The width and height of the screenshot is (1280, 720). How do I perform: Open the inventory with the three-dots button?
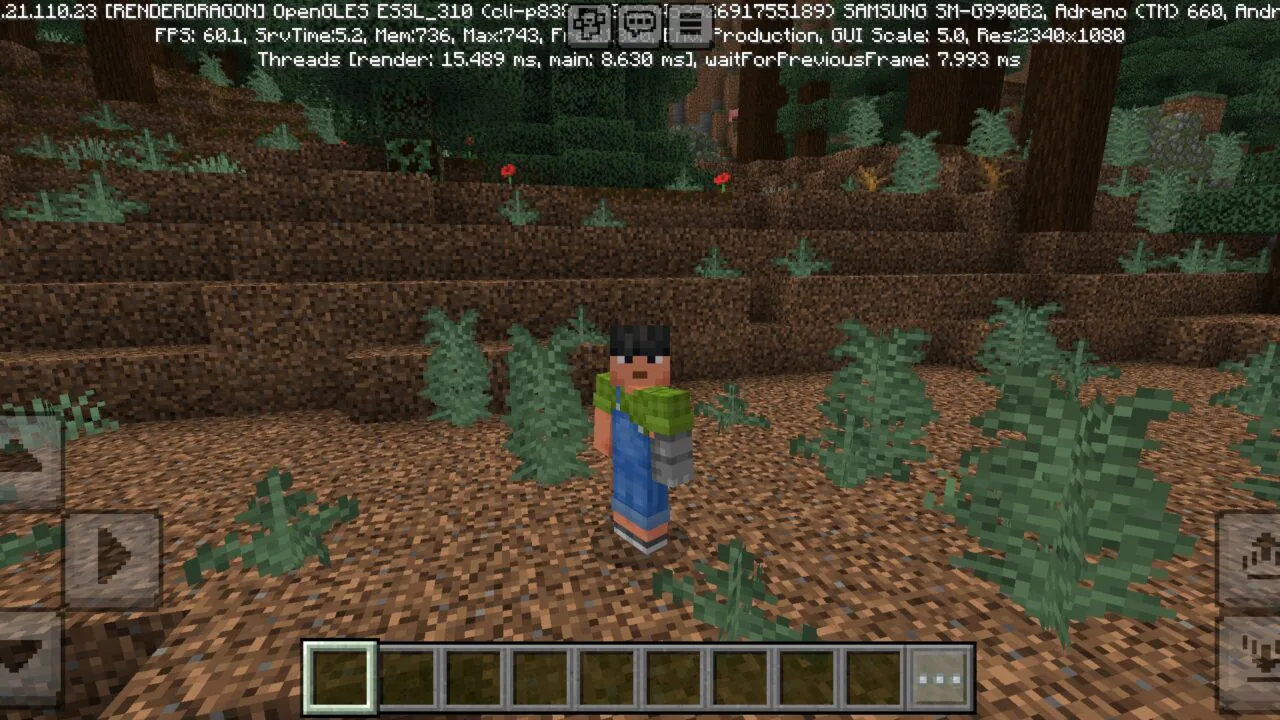[938, 678]
